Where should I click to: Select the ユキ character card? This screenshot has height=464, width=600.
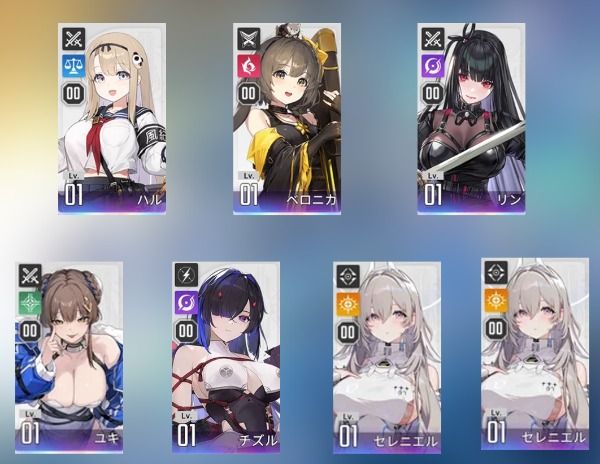[x=68, y=356]
